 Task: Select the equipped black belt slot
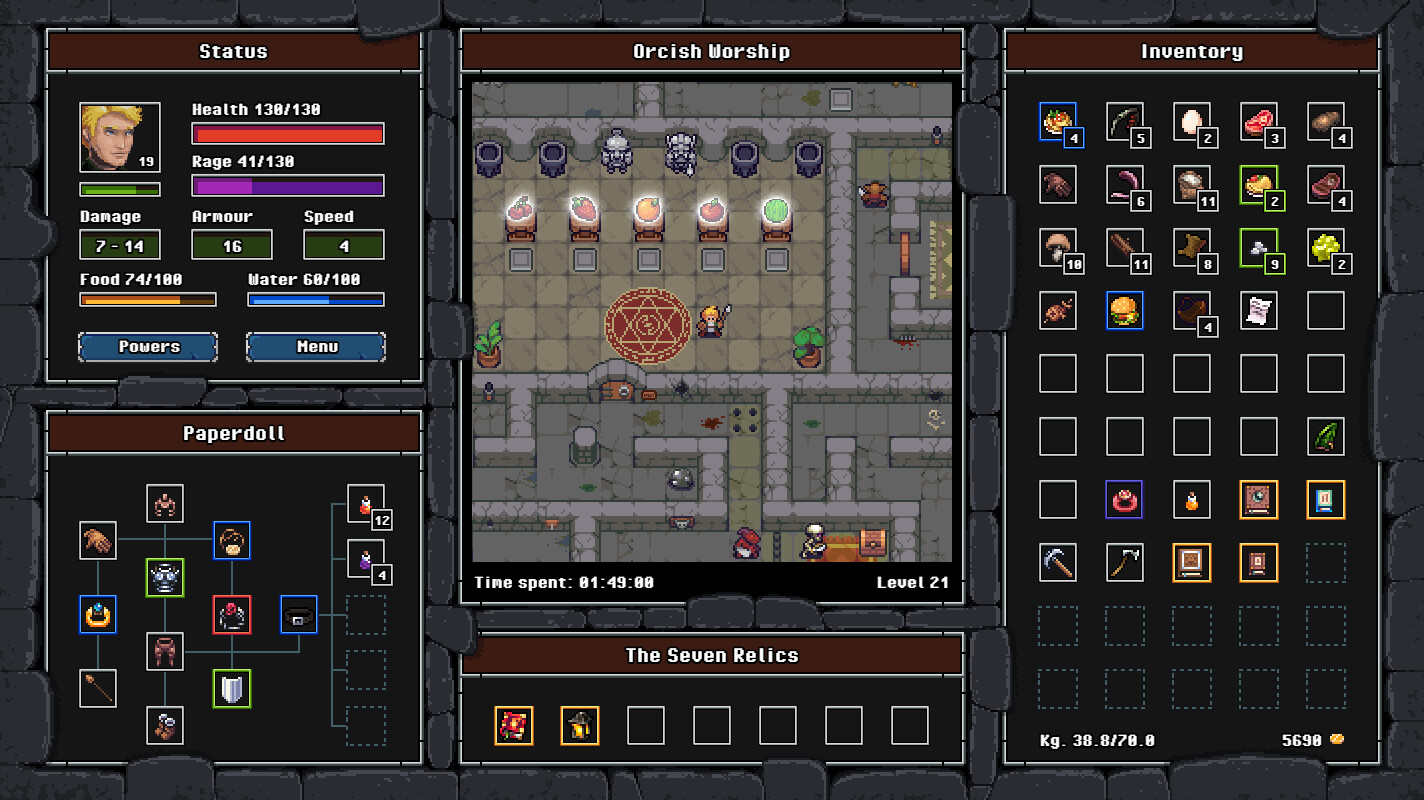coord(298,614)
